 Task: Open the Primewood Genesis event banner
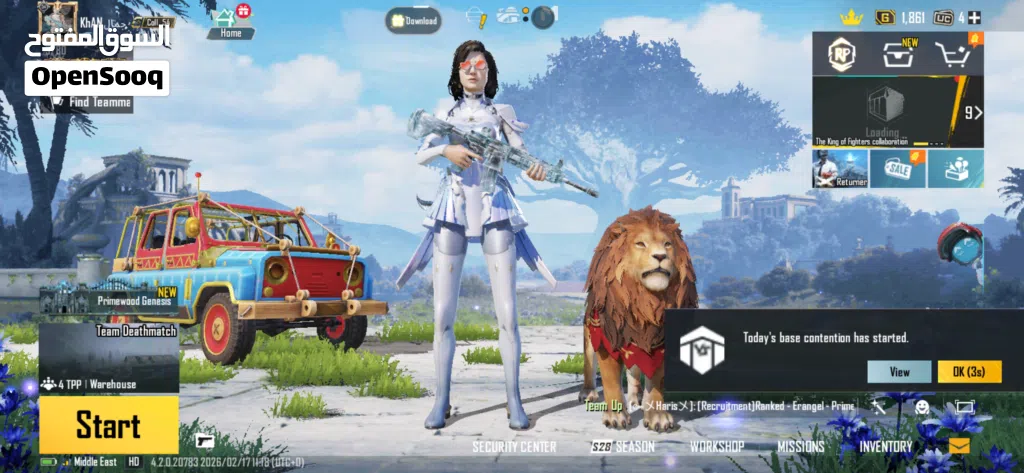(109, 298)
